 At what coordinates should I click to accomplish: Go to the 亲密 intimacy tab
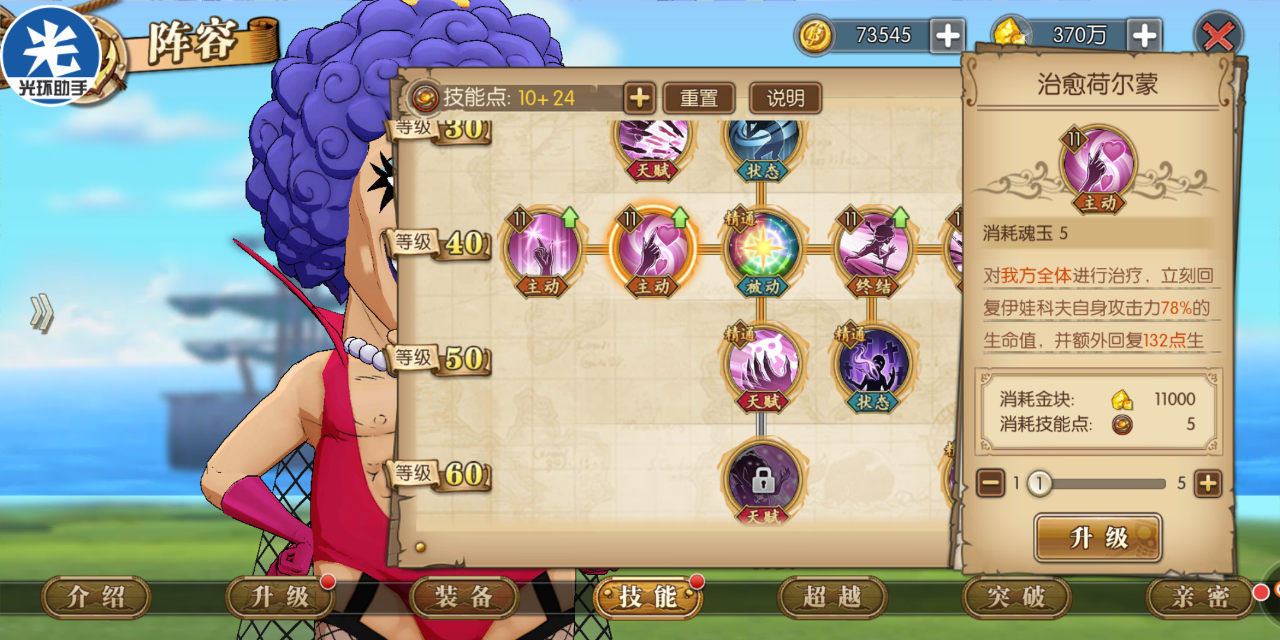pyautogui.click(x=1201, y=598)
